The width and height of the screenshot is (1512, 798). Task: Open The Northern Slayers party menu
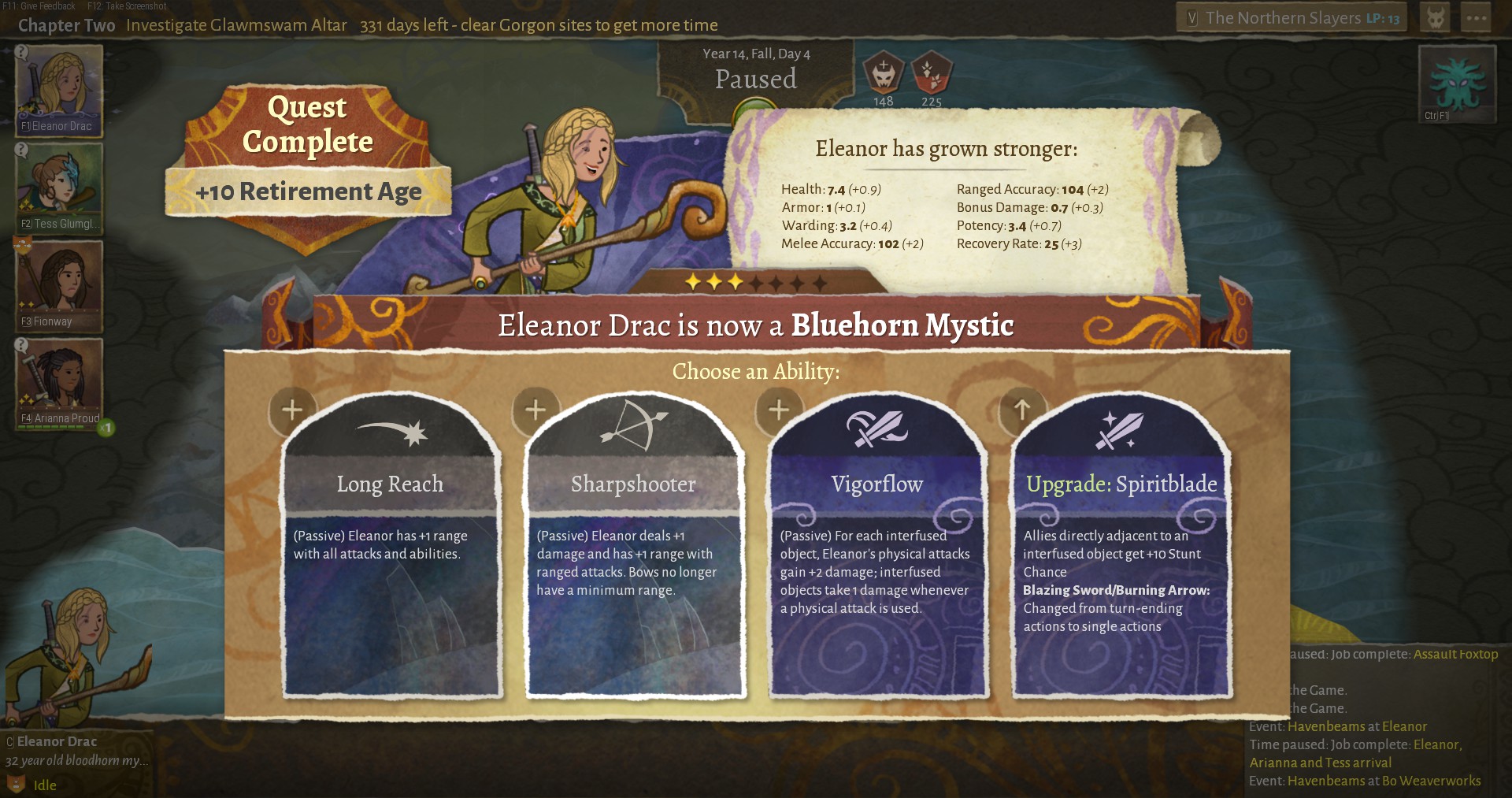click(1291, 17)
